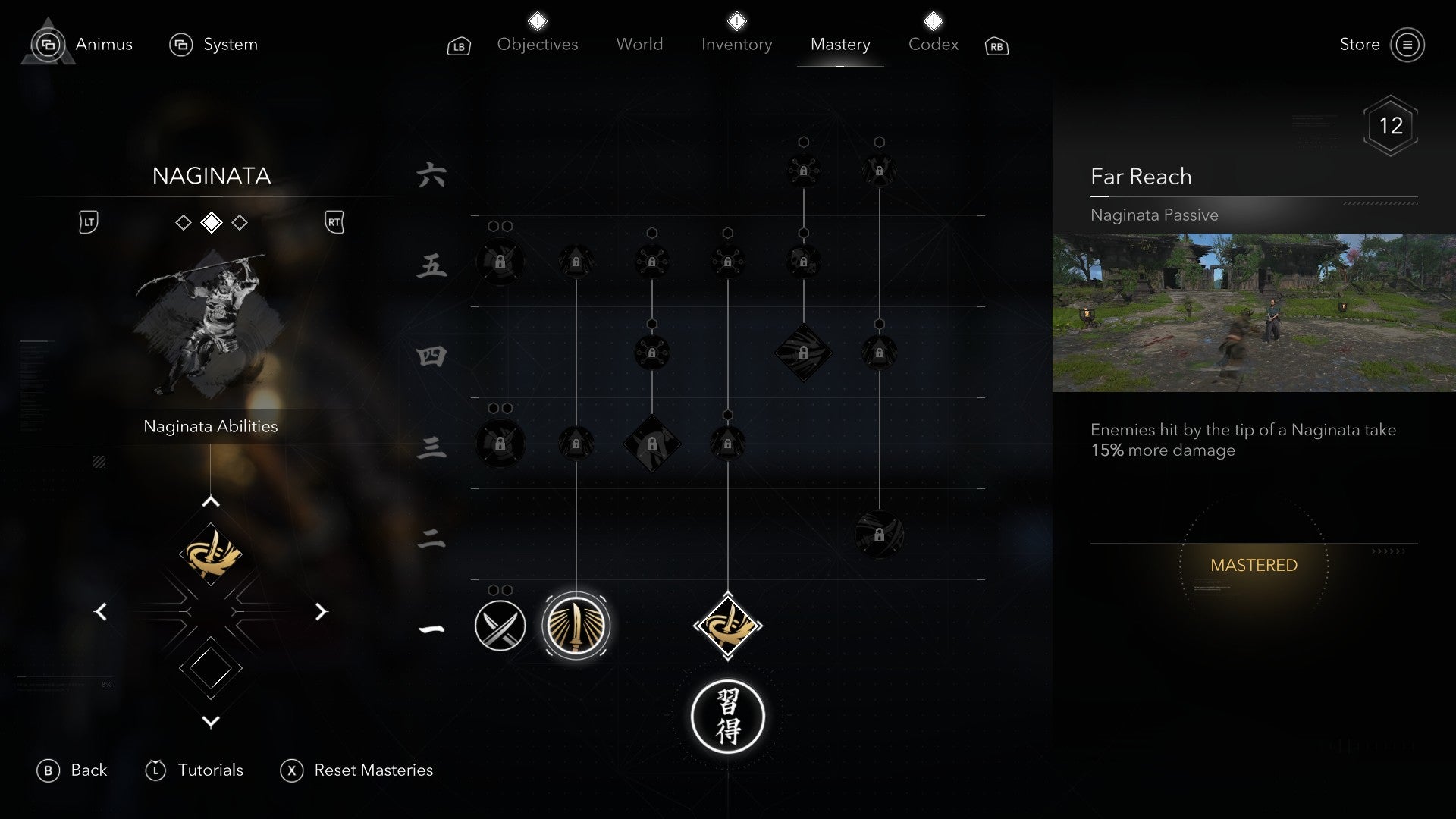Open the Codex tab
Image resolution: width=1456 pixels, height=819 pixels.
pyautogui.click(x=933, y=44)
